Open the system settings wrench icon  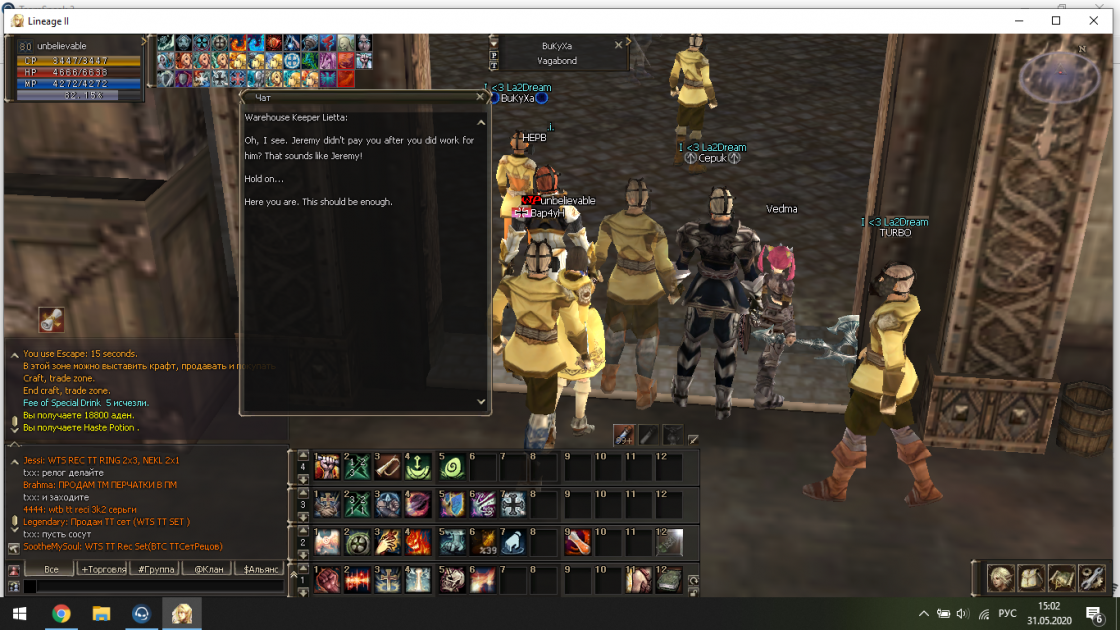(1090, 578)
